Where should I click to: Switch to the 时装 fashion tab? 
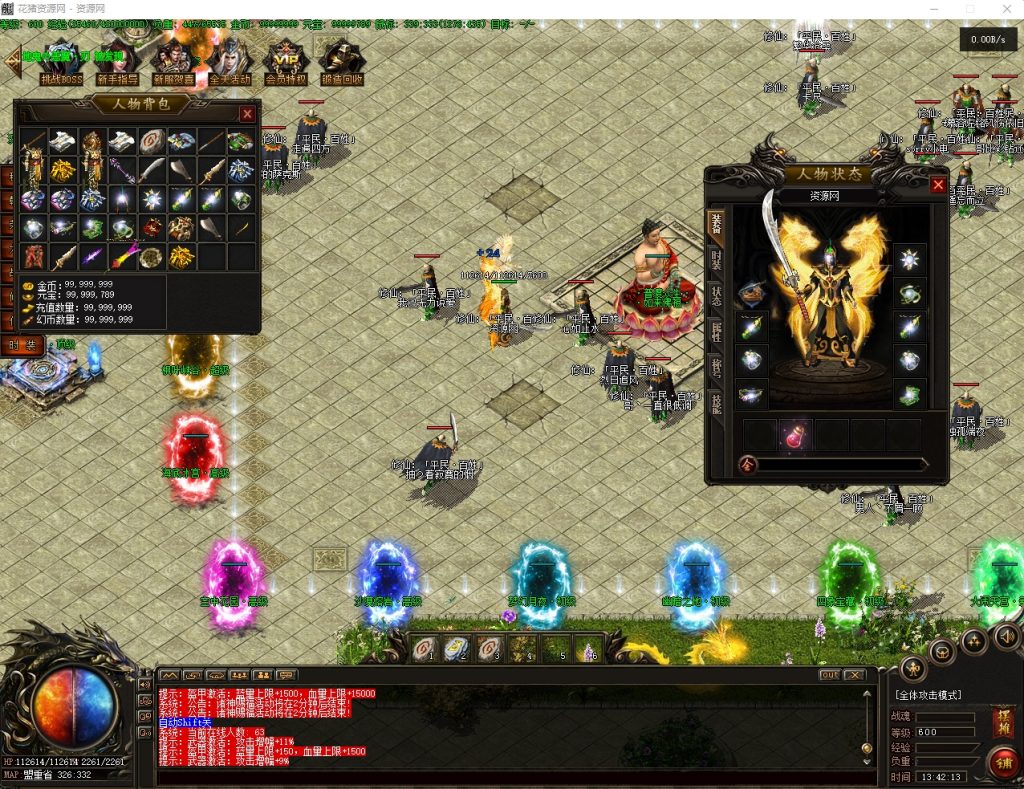(x=716, y=259)
